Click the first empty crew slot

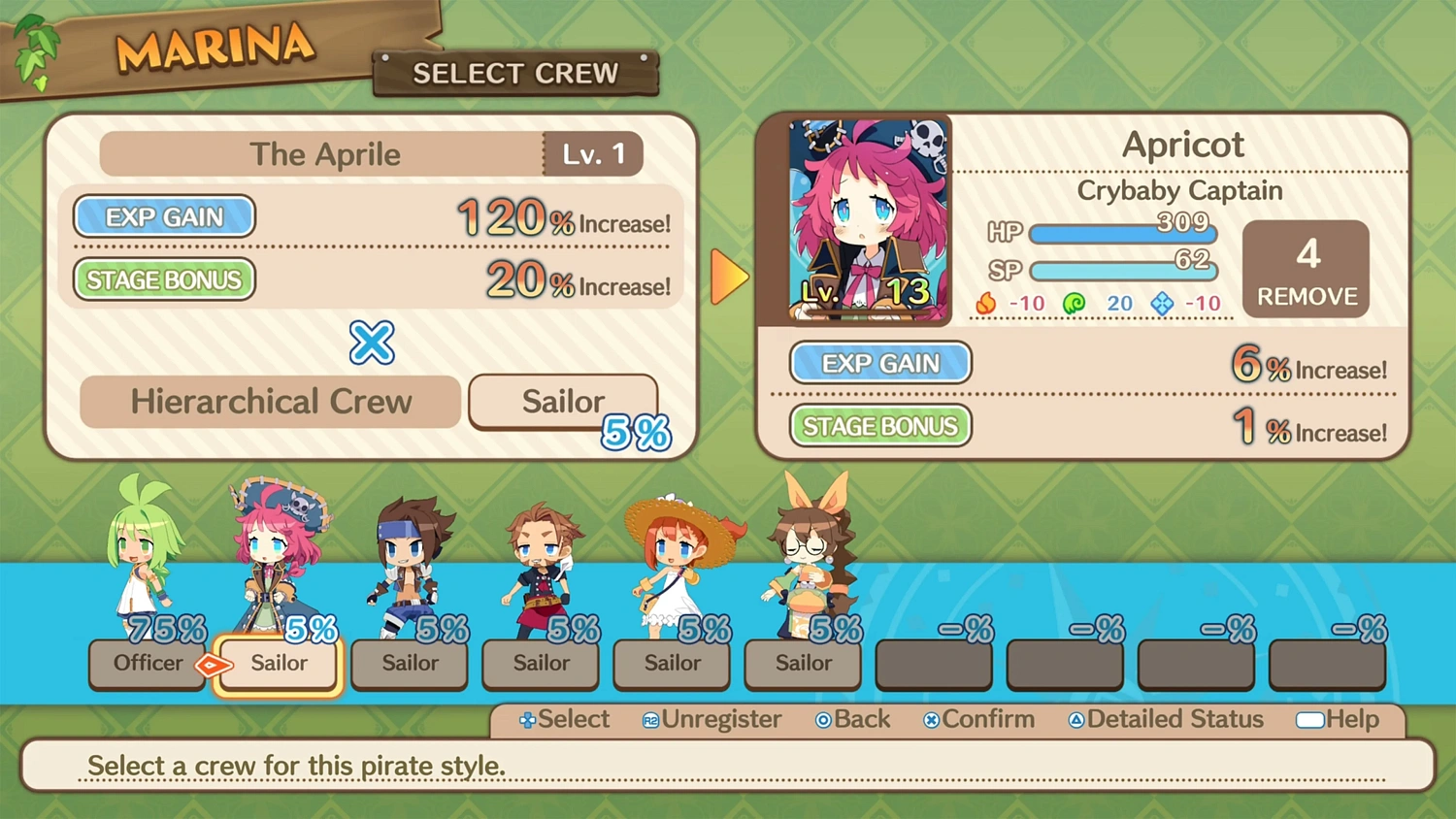coord(933,664)
